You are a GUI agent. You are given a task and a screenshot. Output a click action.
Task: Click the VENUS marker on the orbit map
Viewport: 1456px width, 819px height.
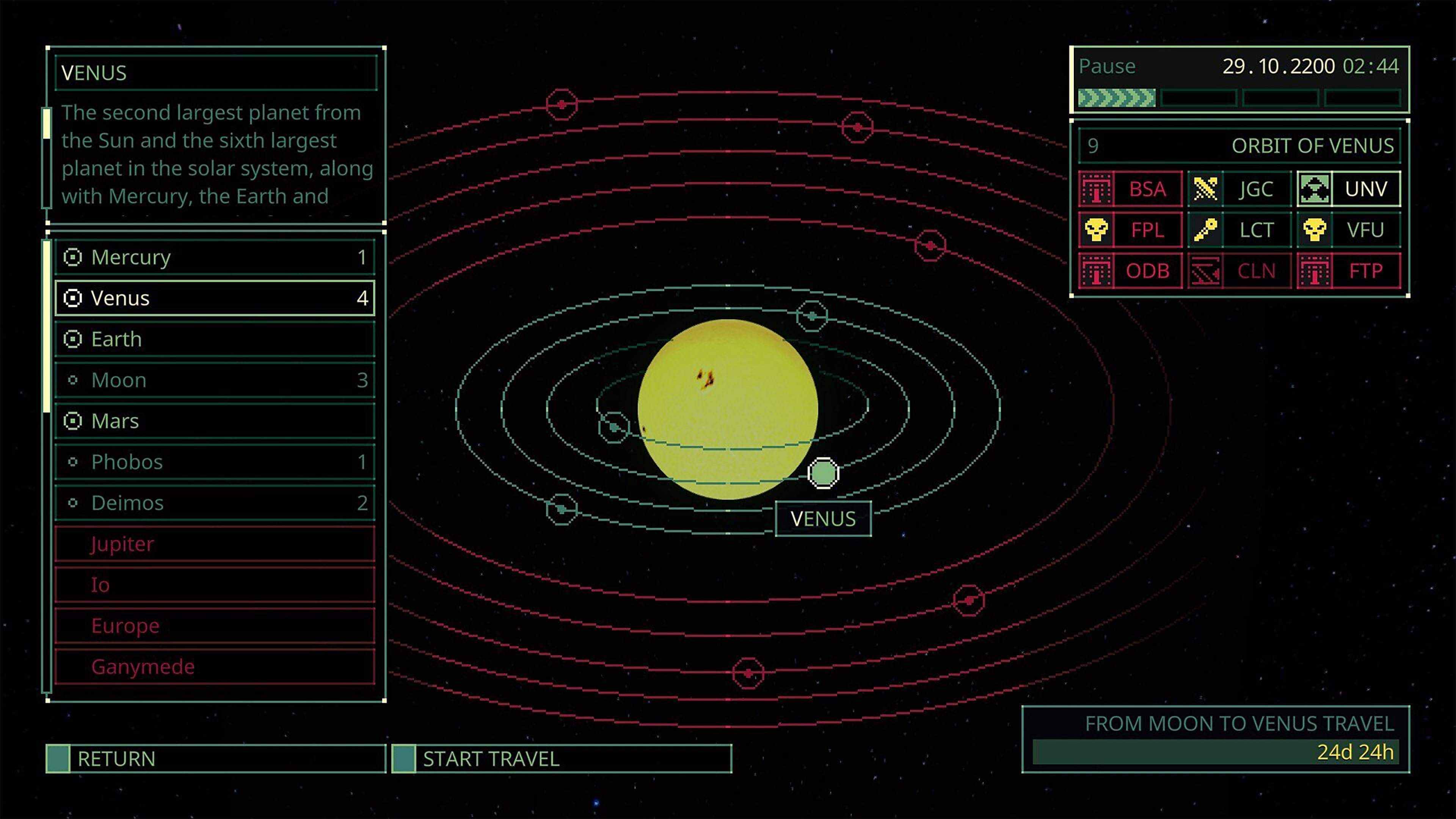click(x=823, y=474)
